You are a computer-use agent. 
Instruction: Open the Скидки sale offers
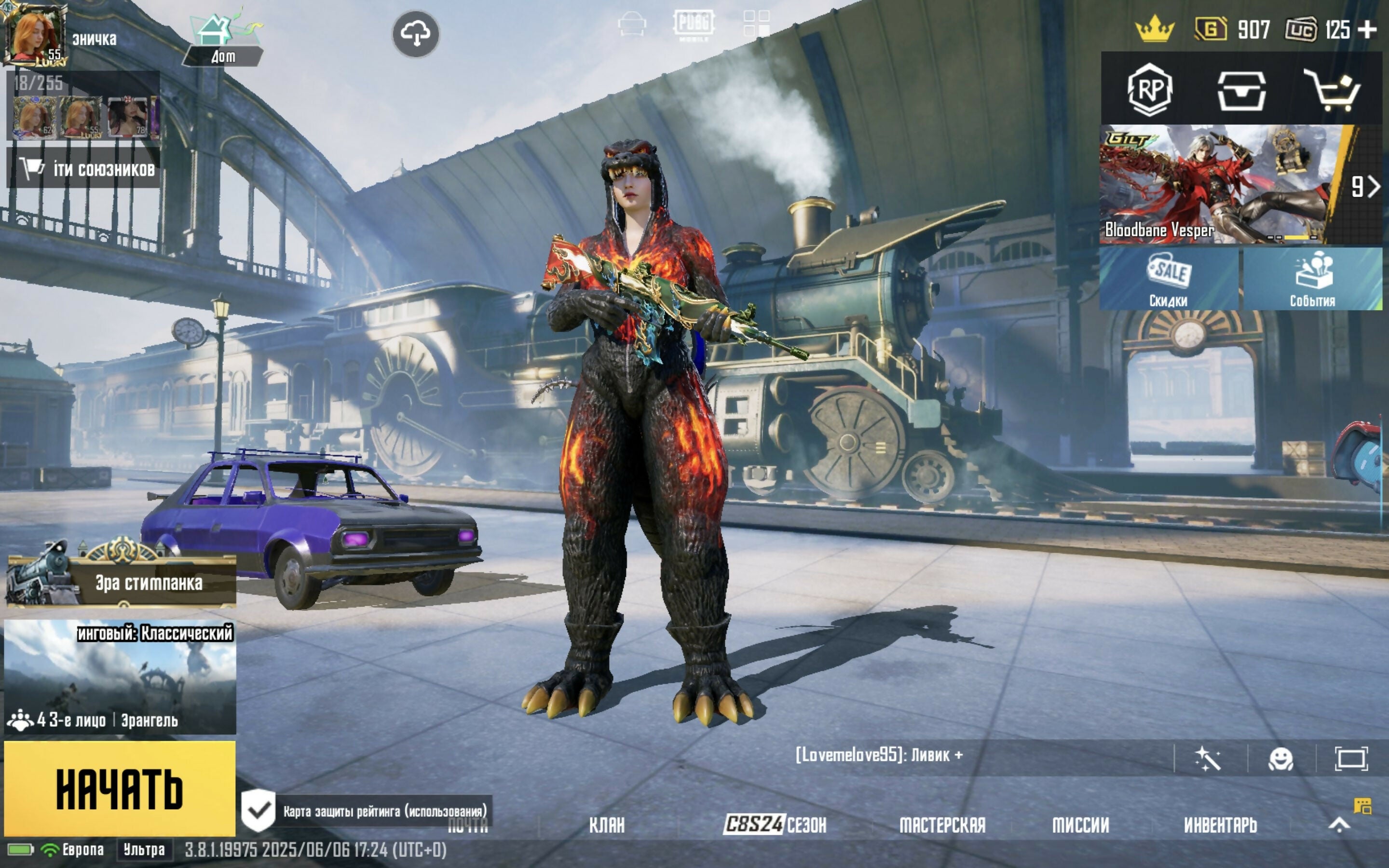pyautogui.click(x=1169, y=280)
